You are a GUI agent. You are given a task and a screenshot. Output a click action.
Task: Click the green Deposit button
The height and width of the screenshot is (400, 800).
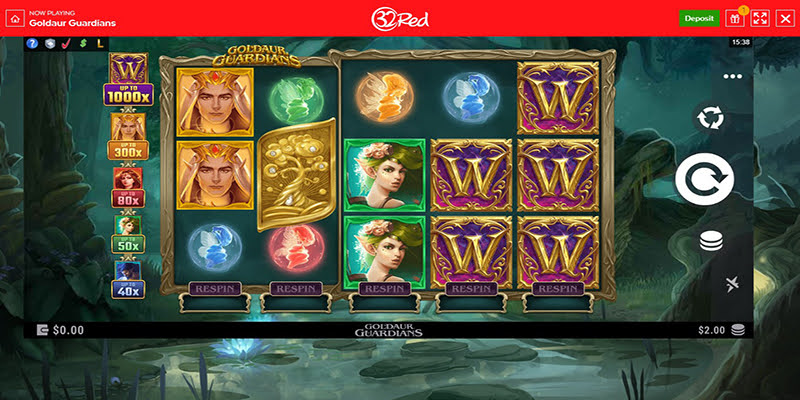coord(699,18)
